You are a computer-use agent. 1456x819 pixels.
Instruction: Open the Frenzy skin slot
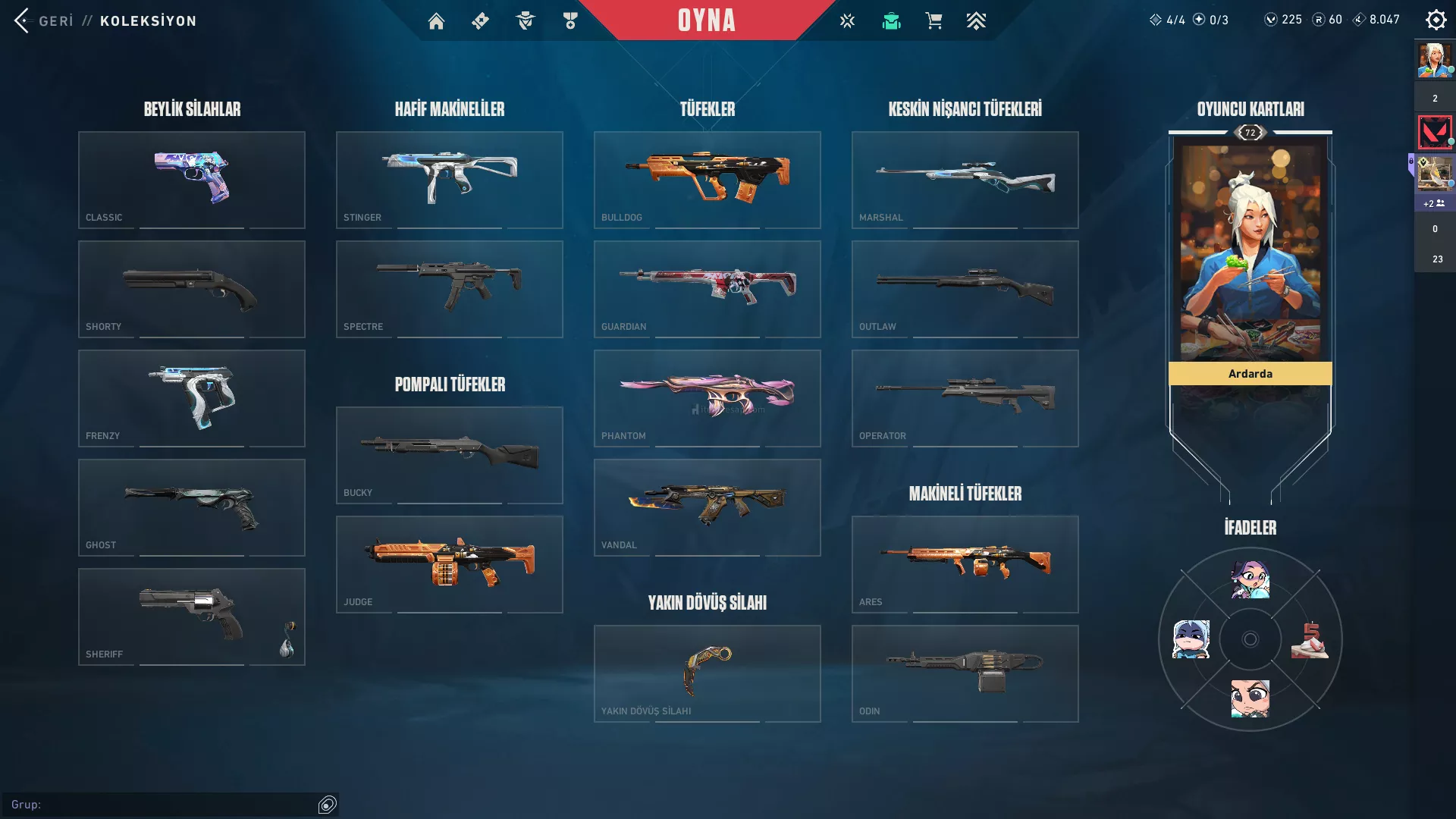click(192, 398)
